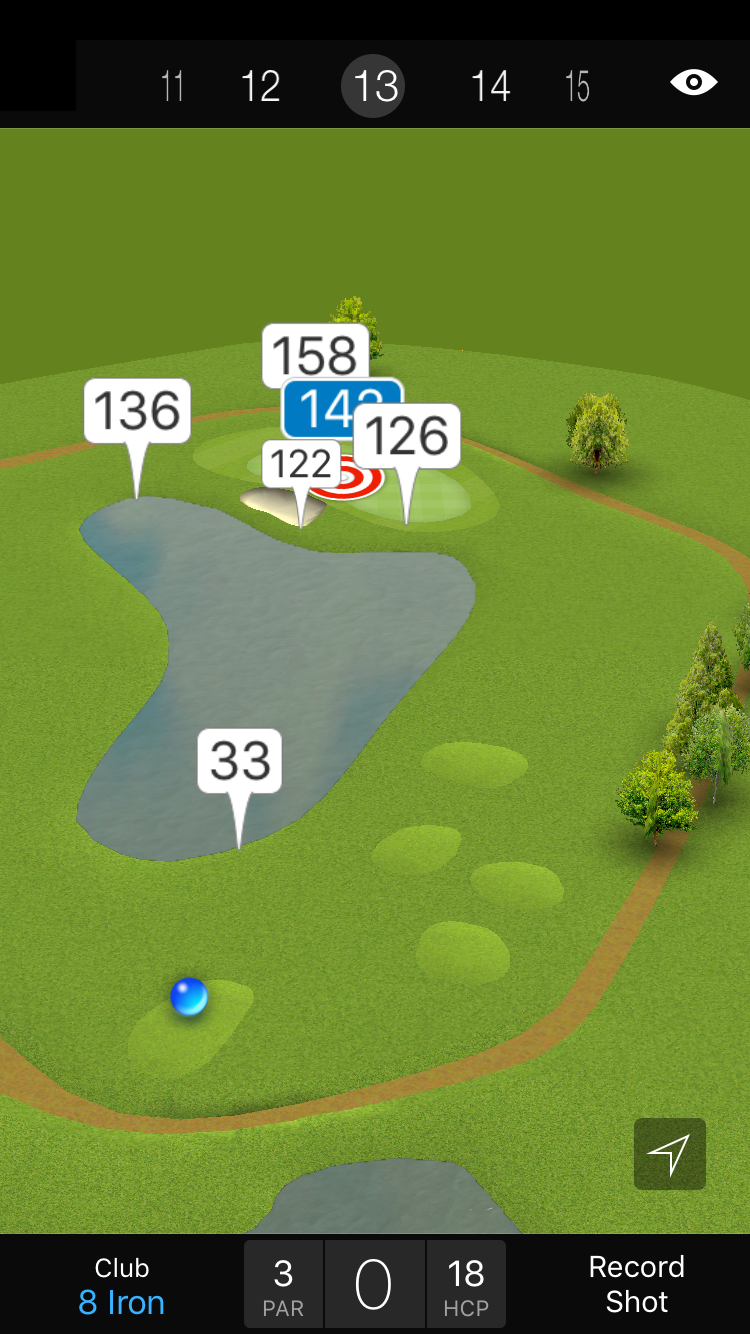The height and width of the screenshot is (1334, 750).
Task: Go to hole 14
Action: [x=490, y=86]
